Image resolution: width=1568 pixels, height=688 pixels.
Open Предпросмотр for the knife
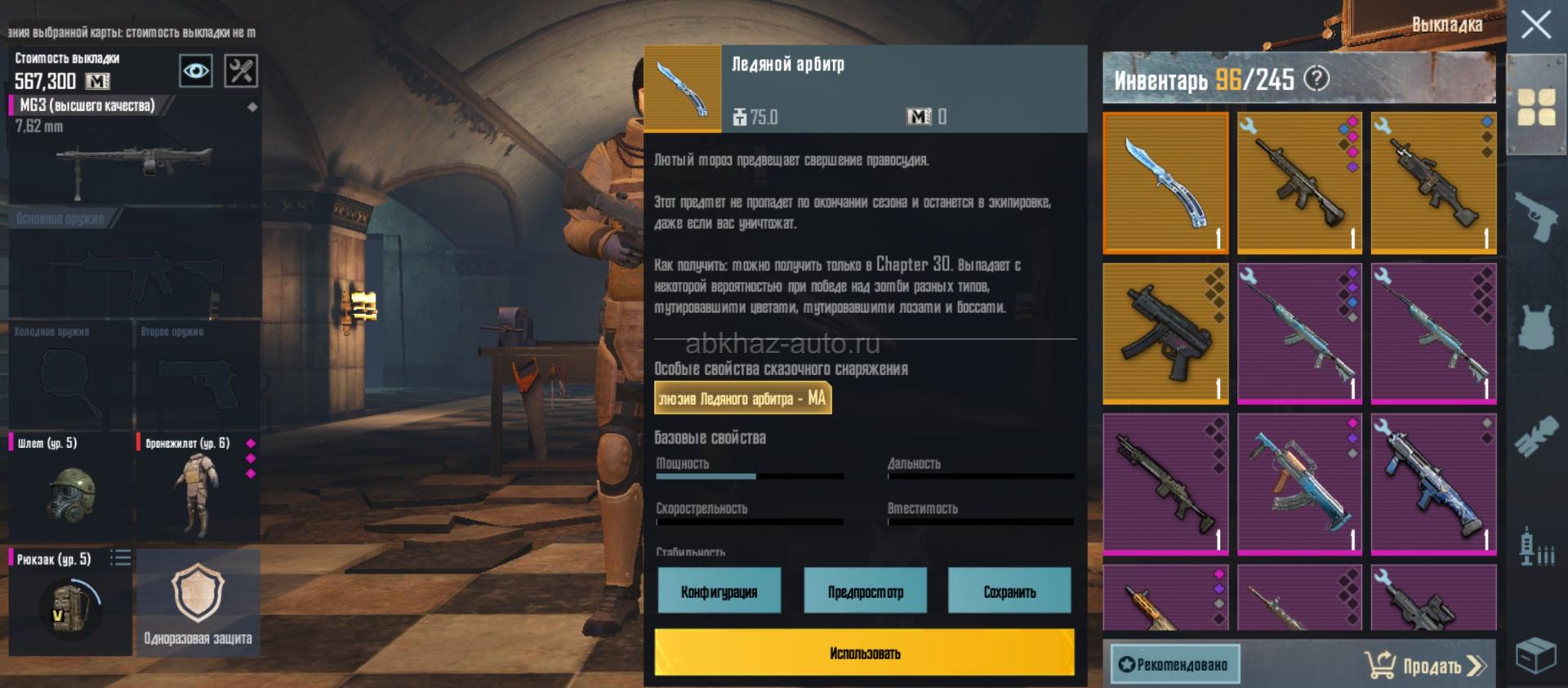point(865,591)
